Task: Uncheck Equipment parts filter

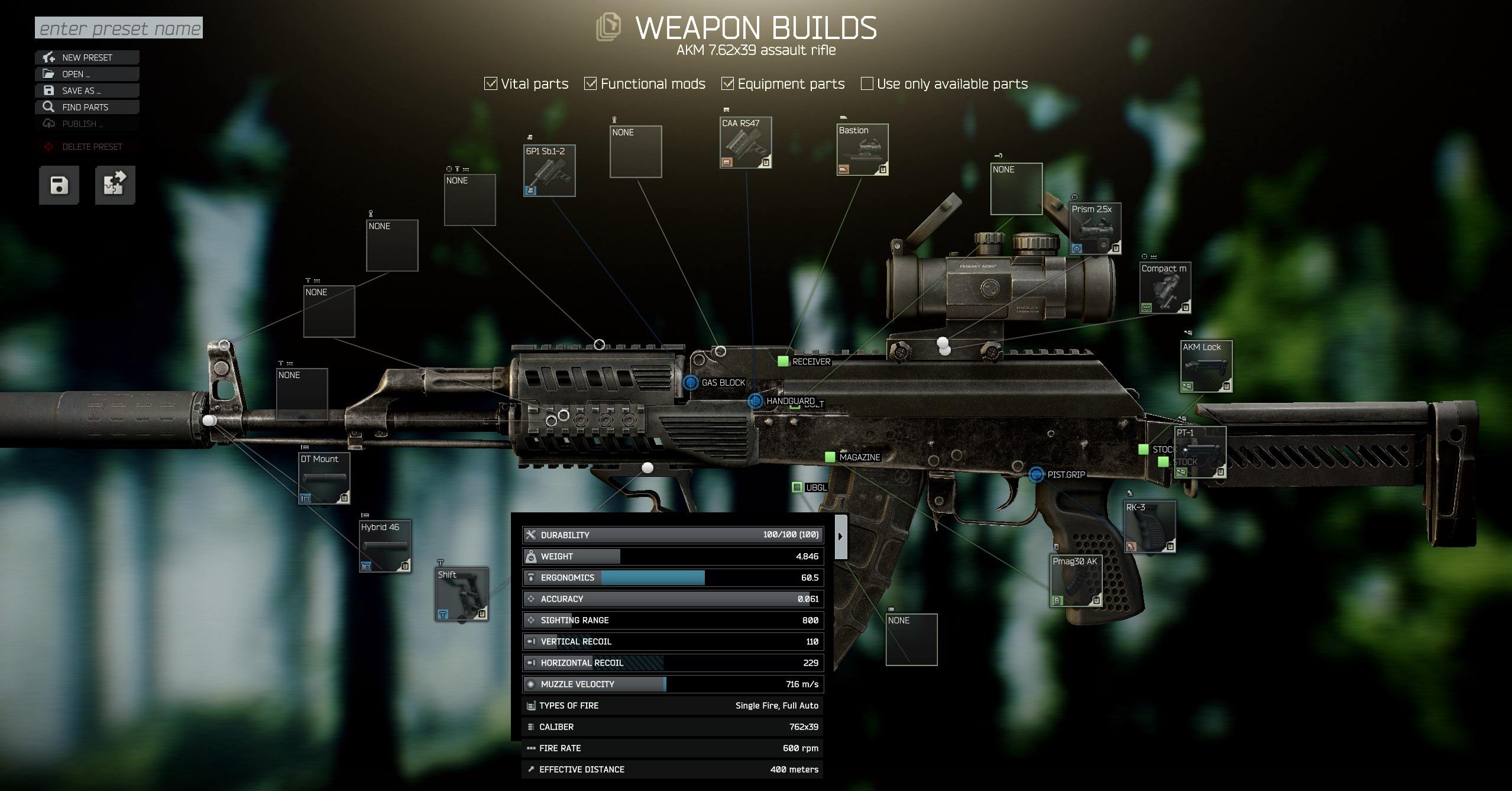Action: point(727,84)
